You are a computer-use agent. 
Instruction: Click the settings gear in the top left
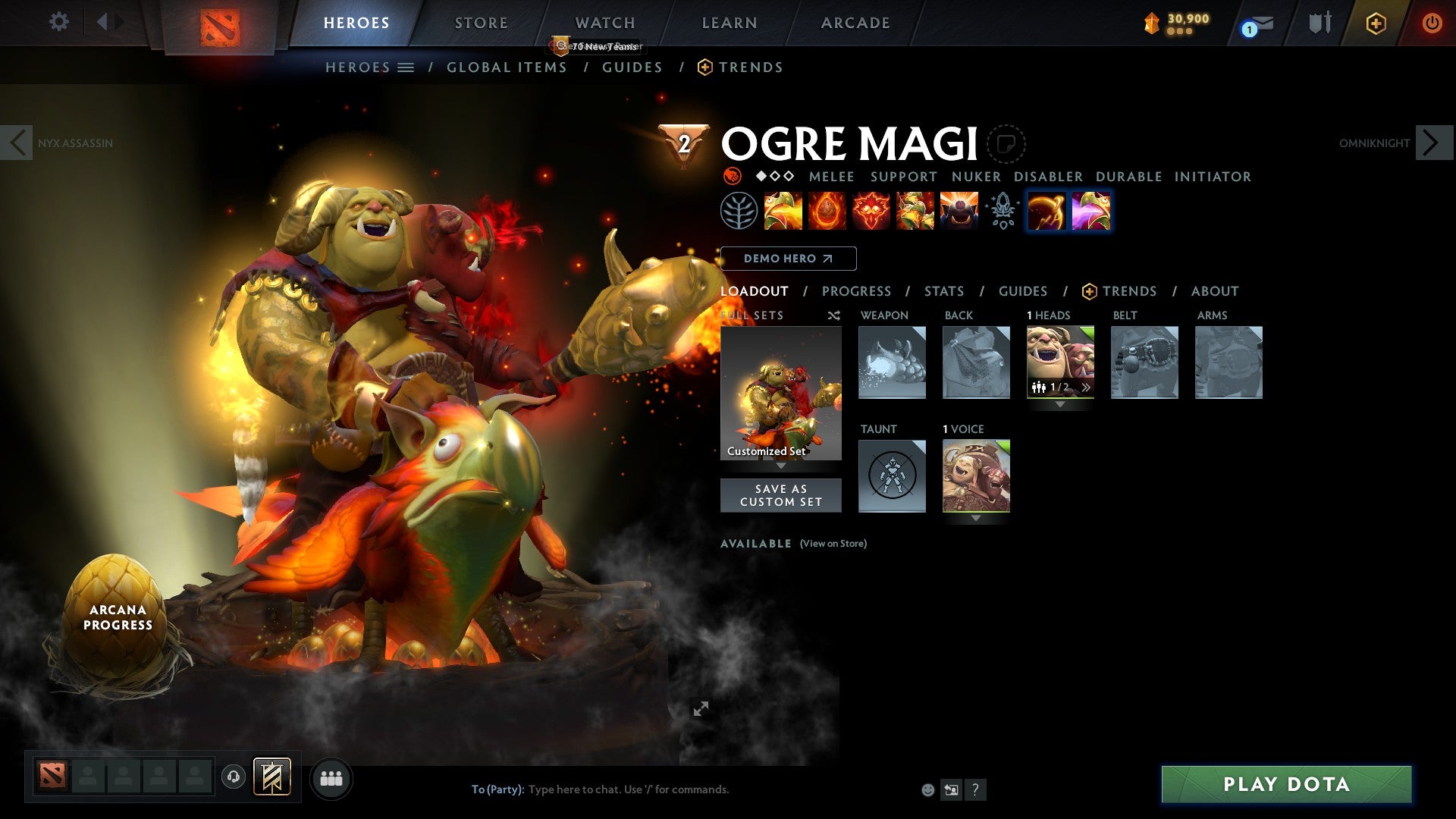click(x=58, y=21)
